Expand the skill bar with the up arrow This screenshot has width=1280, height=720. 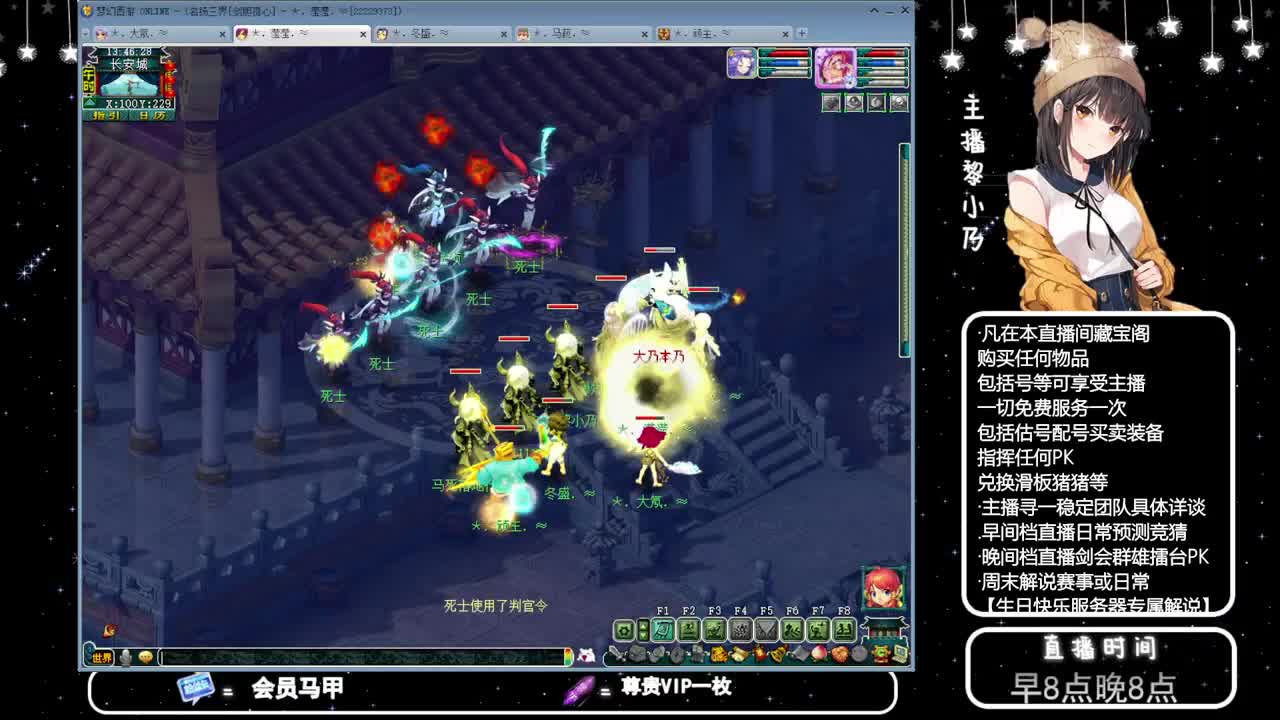644,627
